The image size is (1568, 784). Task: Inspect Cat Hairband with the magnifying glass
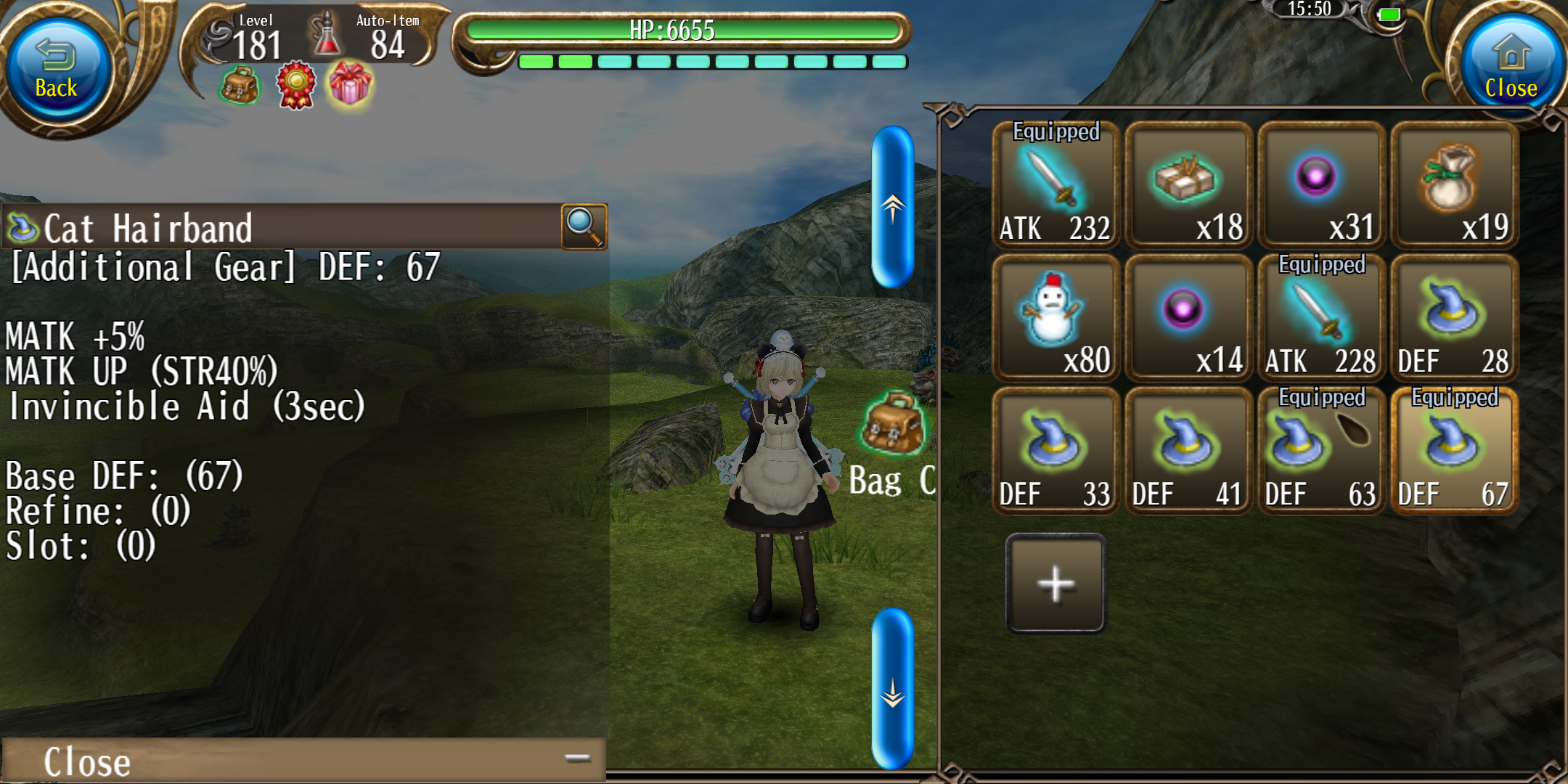click(584, 226)
